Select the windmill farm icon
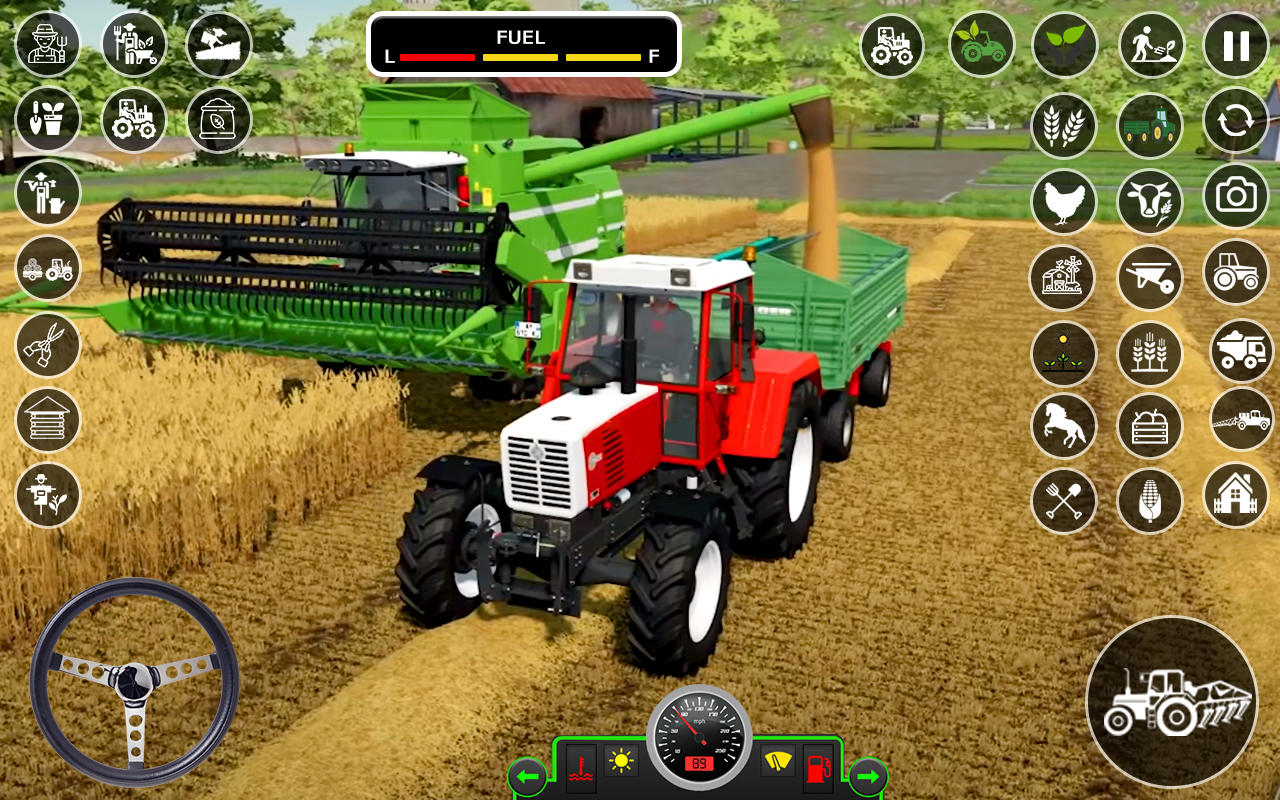 click(1063, 279)
